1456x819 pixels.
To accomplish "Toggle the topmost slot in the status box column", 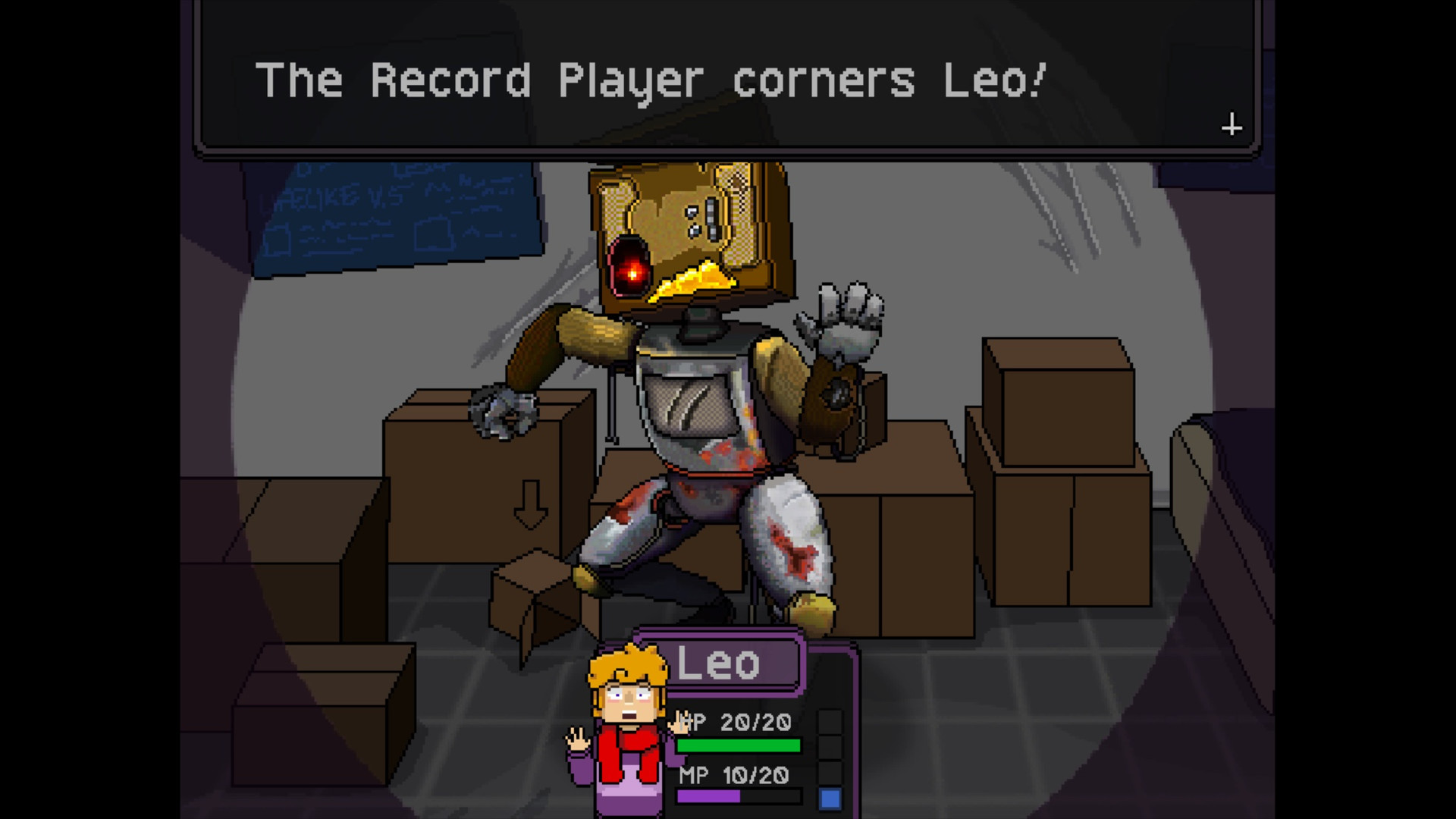I will point(830,722).
